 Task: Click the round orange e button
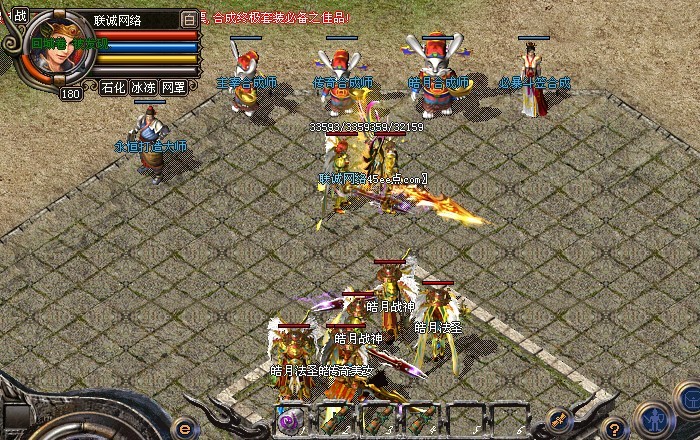(x=187, y=425)
